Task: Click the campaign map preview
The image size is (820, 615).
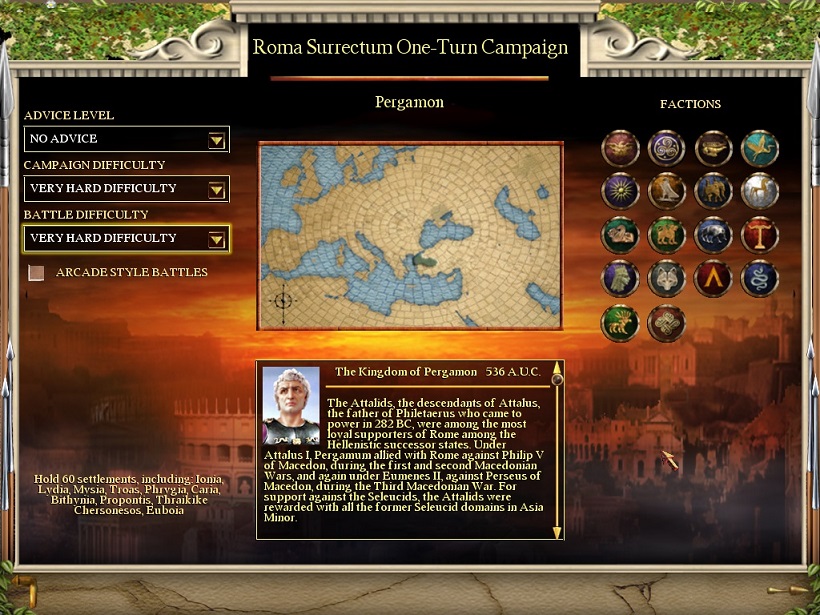Action: [410, 235]
